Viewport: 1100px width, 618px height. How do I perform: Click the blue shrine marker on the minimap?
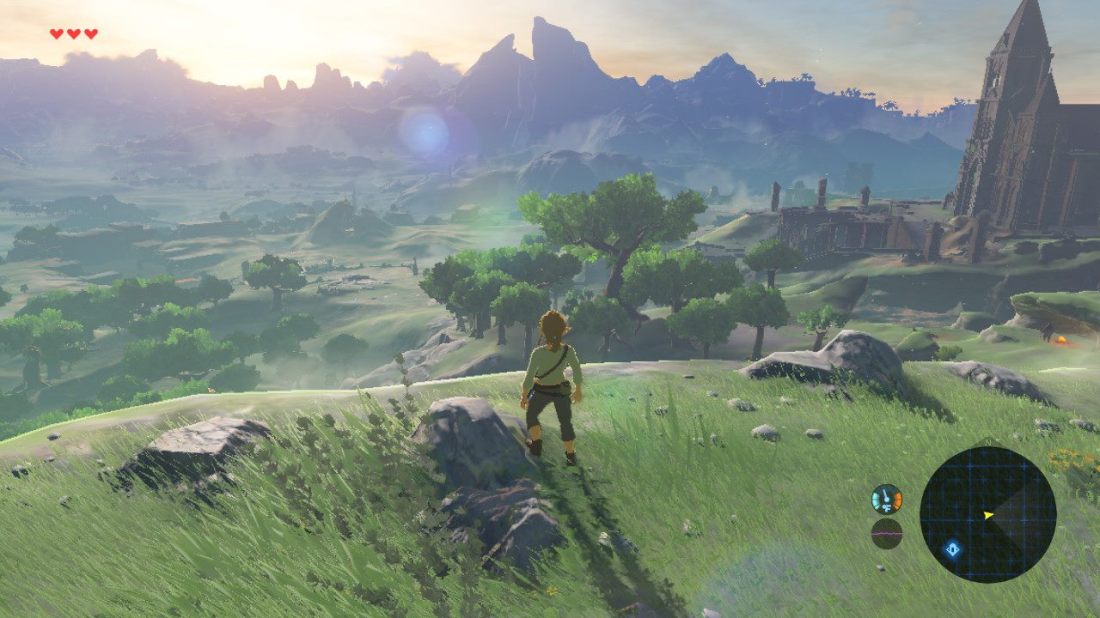tap(953, 548)
